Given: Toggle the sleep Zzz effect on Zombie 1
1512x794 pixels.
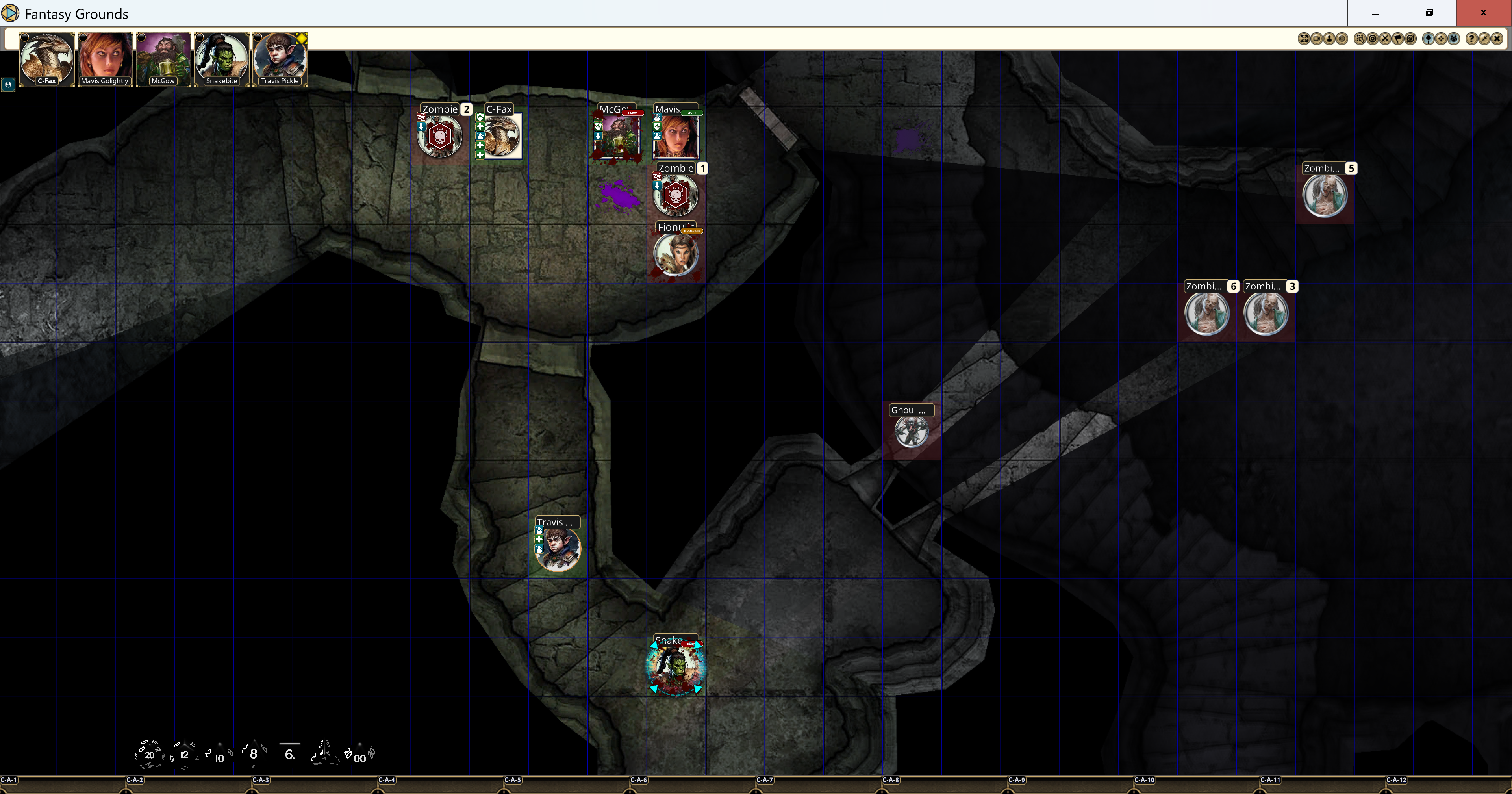Looking at the screenshot, I should click(x=658, y=176).
